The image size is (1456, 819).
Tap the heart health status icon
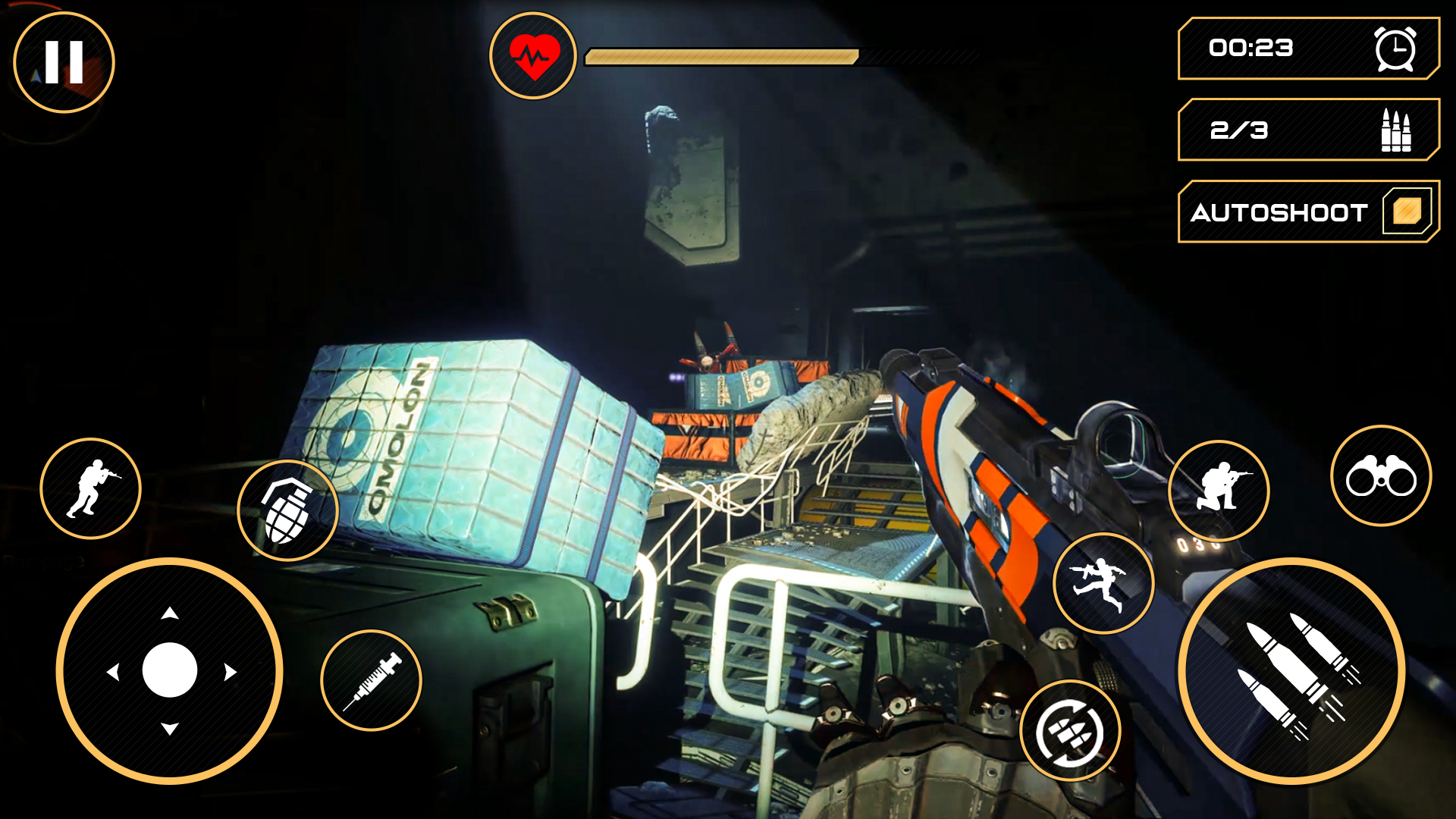click(x=535, y=55)
